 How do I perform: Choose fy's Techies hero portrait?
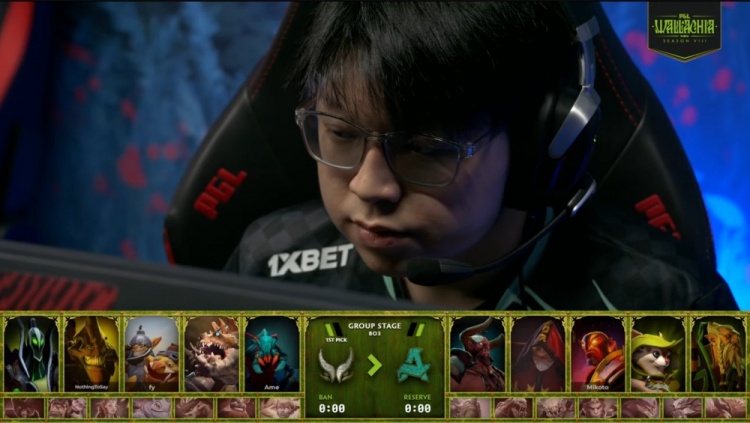point(151,354)
